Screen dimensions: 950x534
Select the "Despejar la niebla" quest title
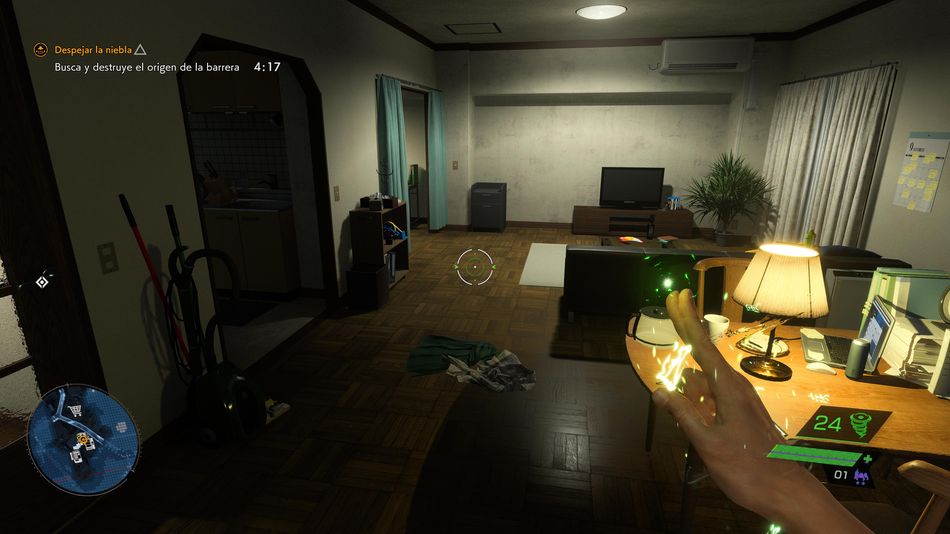pos(92,48)
